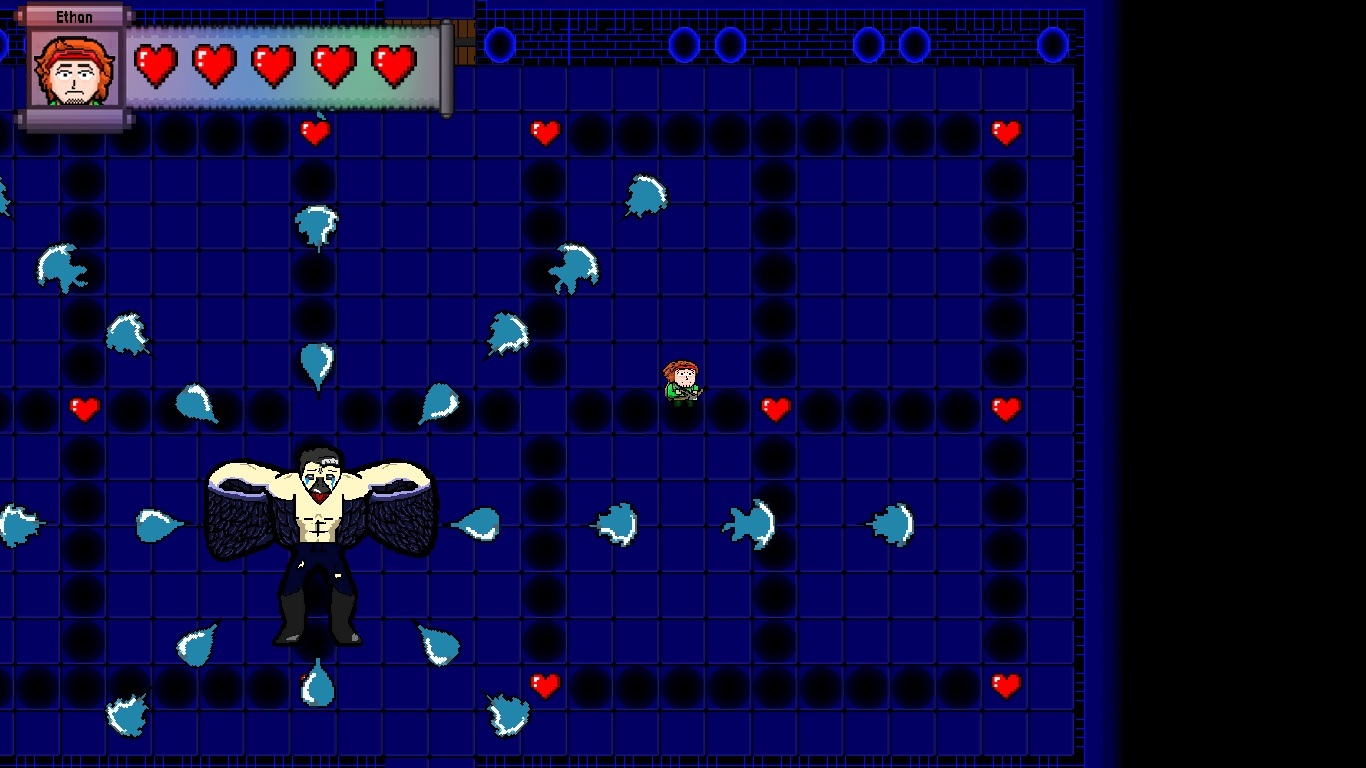Click the first heart in the health bar
This screenshot has height=768, width=1366.
pyautogui.click(x=156, y=66)
